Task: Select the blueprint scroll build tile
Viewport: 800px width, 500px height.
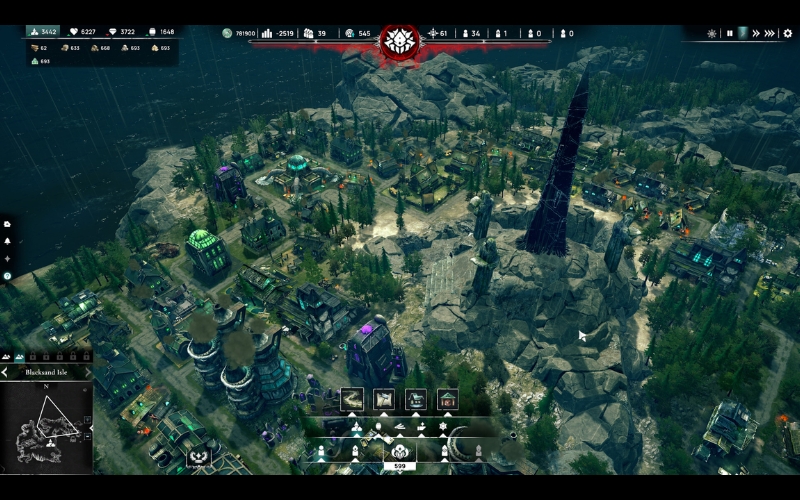Action: [x=384, y=399]
